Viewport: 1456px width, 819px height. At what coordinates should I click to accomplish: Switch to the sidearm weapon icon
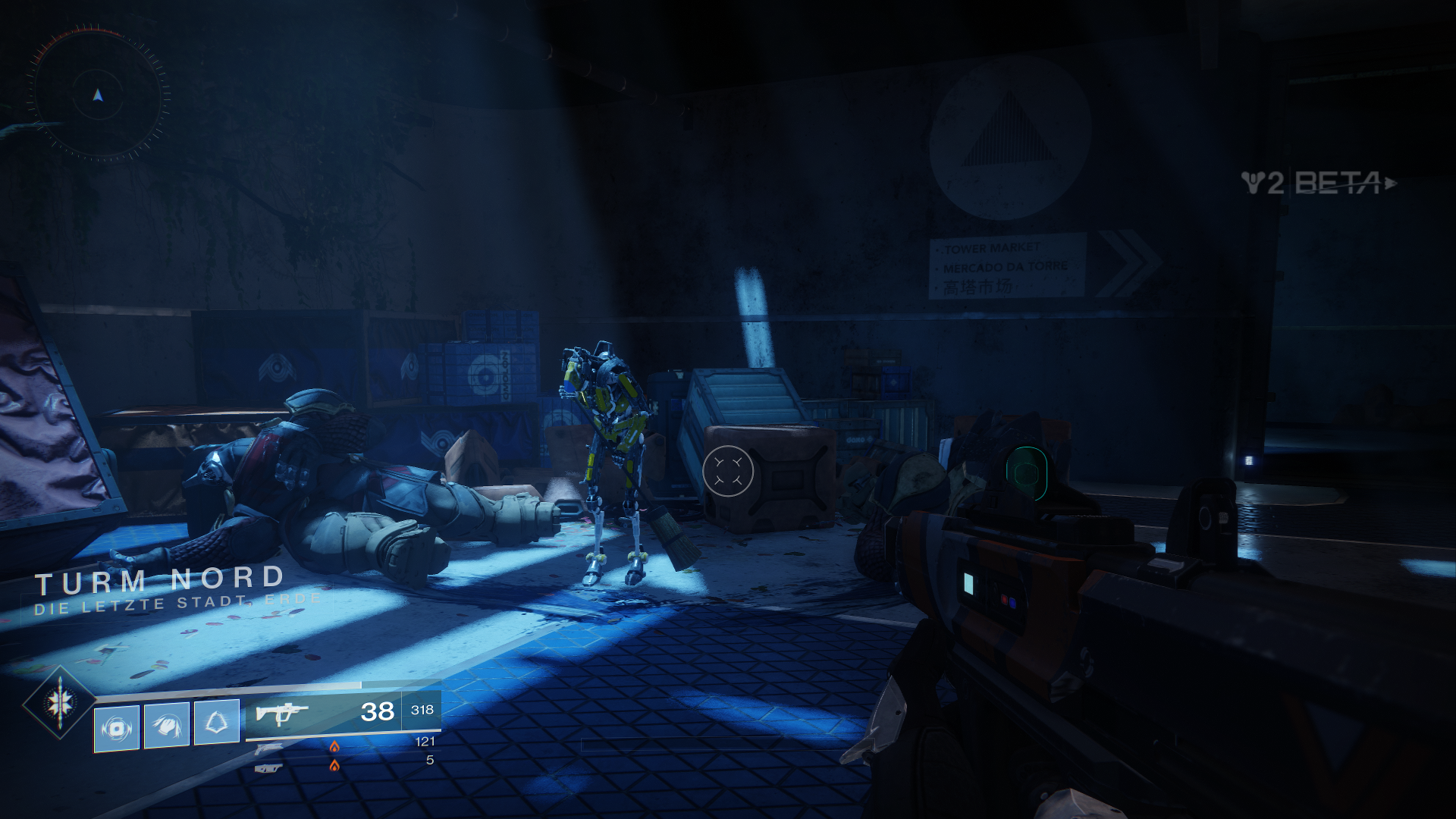(x=268, y=749)
